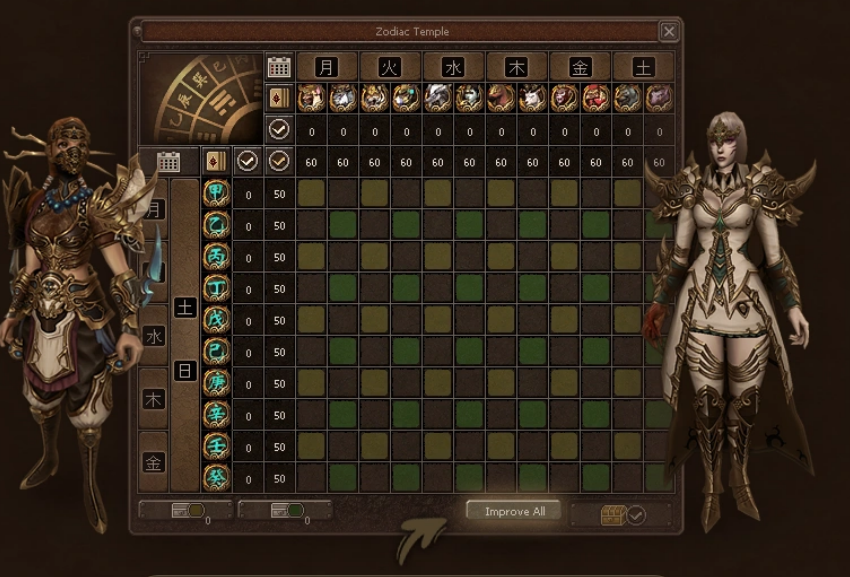Image resolution: width=850 pixels, height=577 pixels.
Task: Select the 金 metal column header
Action: click(x=580, y=67)
